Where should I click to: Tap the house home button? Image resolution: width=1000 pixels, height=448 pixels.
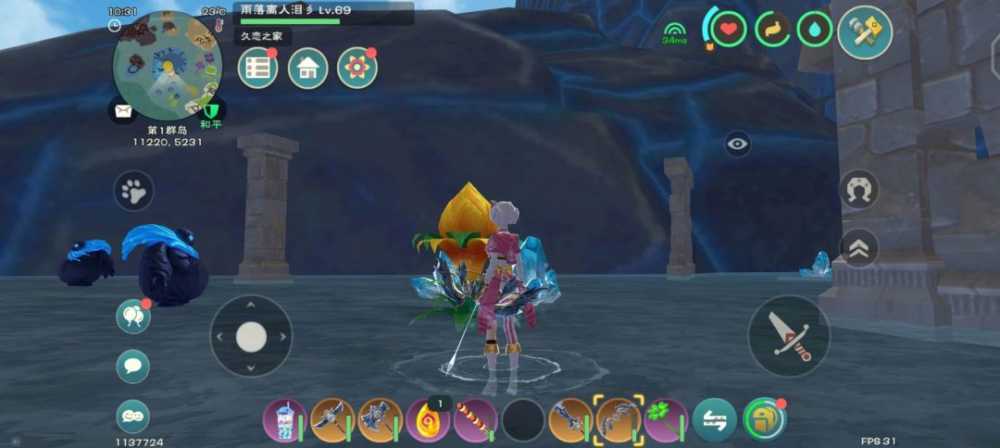point(308,68)
